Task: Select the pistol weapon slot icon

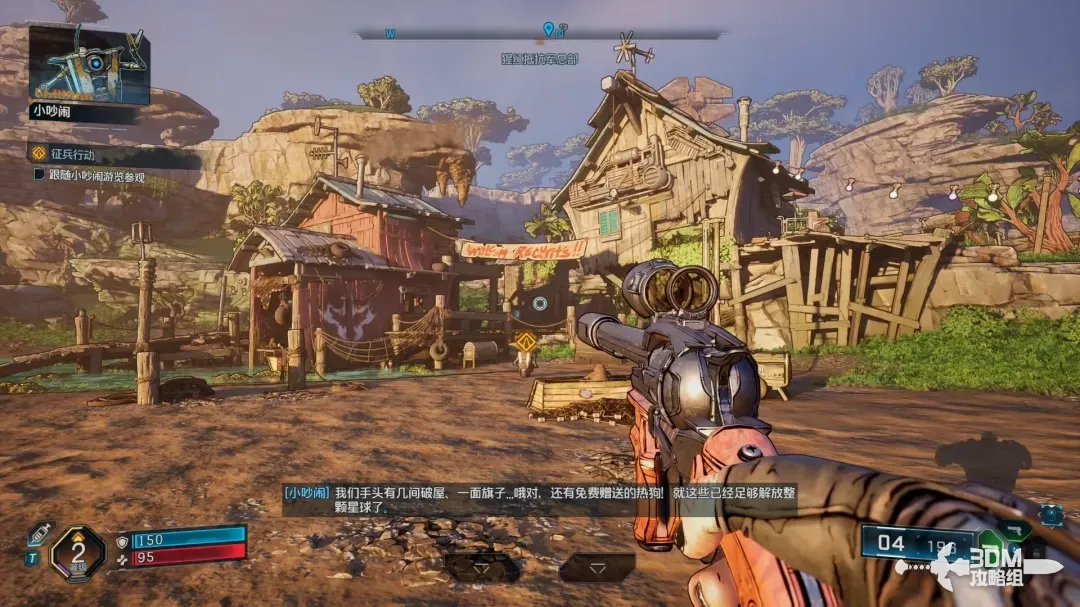Action: point(1018,529)
